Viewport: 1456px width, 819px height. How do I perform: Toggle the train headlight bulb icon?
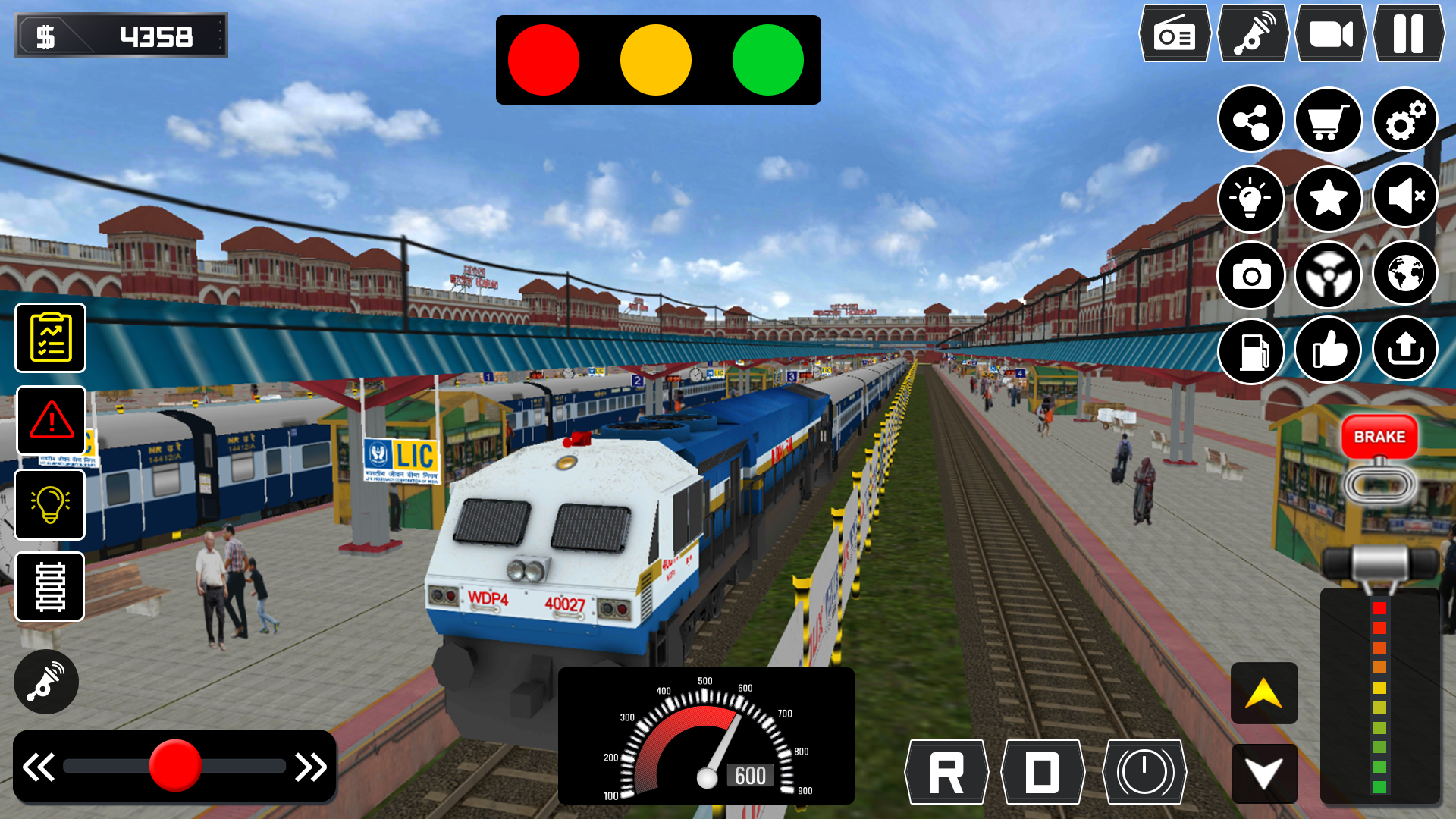coord(1252,197)
